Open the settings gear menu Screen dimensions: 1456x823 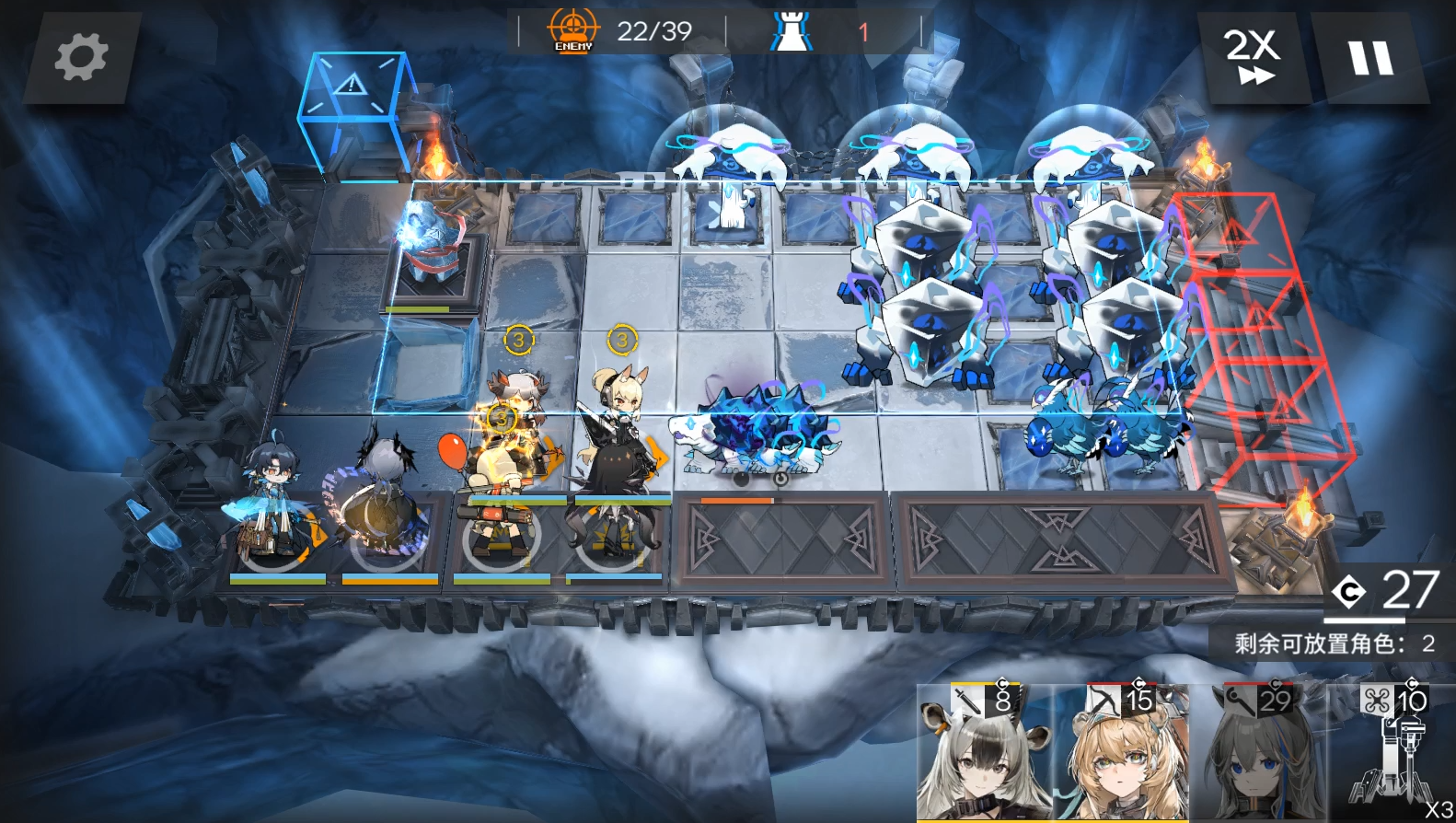(x=81, y=56)
